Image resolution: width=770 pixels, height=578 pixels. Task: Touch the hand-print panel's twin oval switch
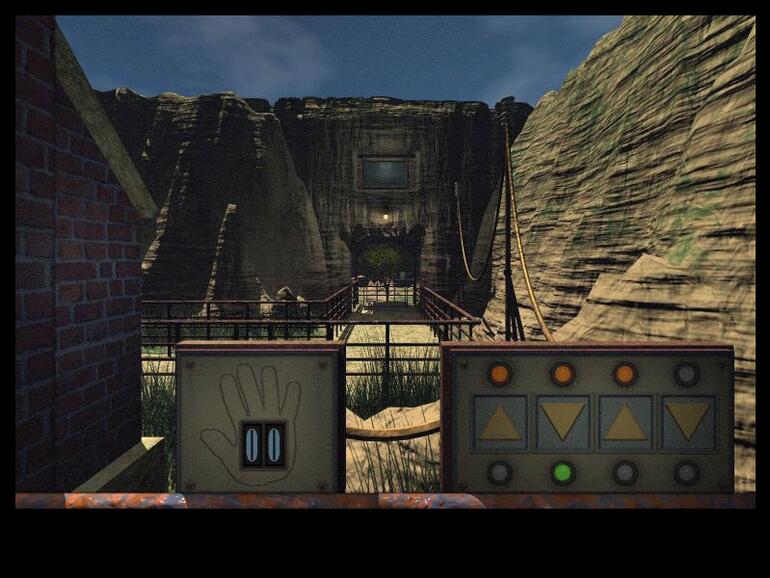263,444
